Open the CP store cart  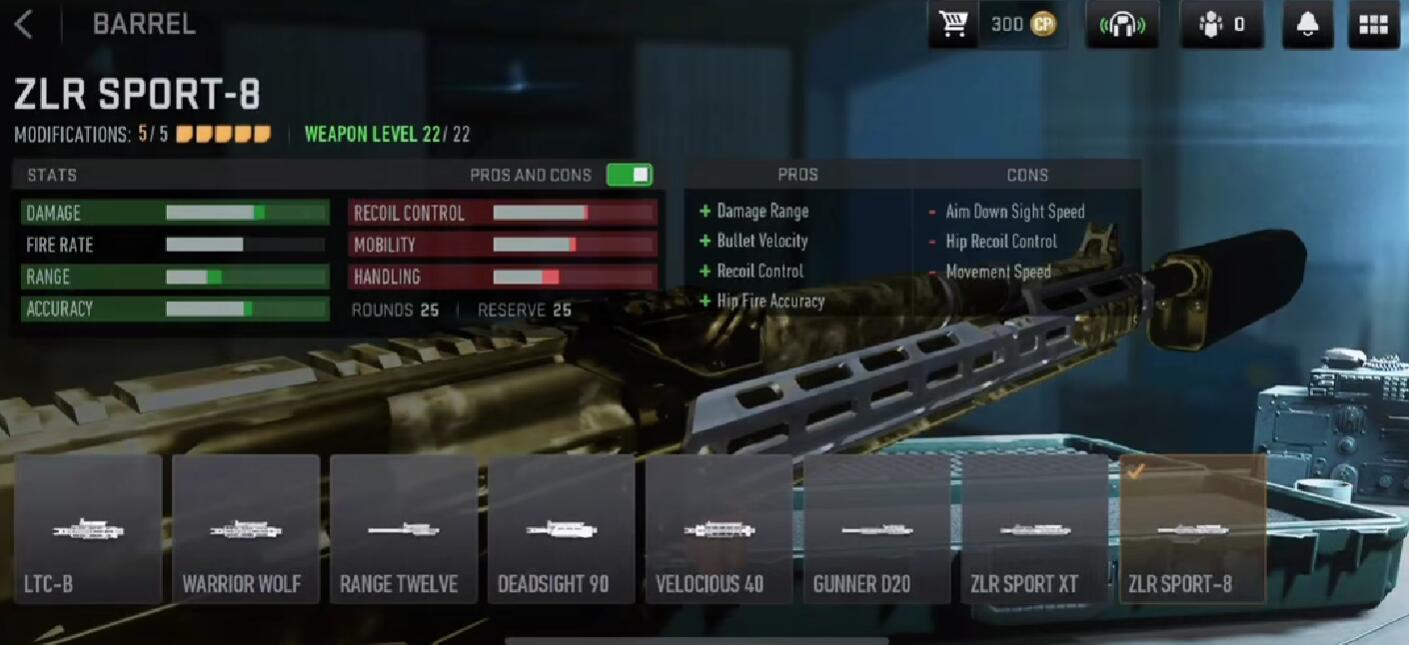(x=953, y=25)
